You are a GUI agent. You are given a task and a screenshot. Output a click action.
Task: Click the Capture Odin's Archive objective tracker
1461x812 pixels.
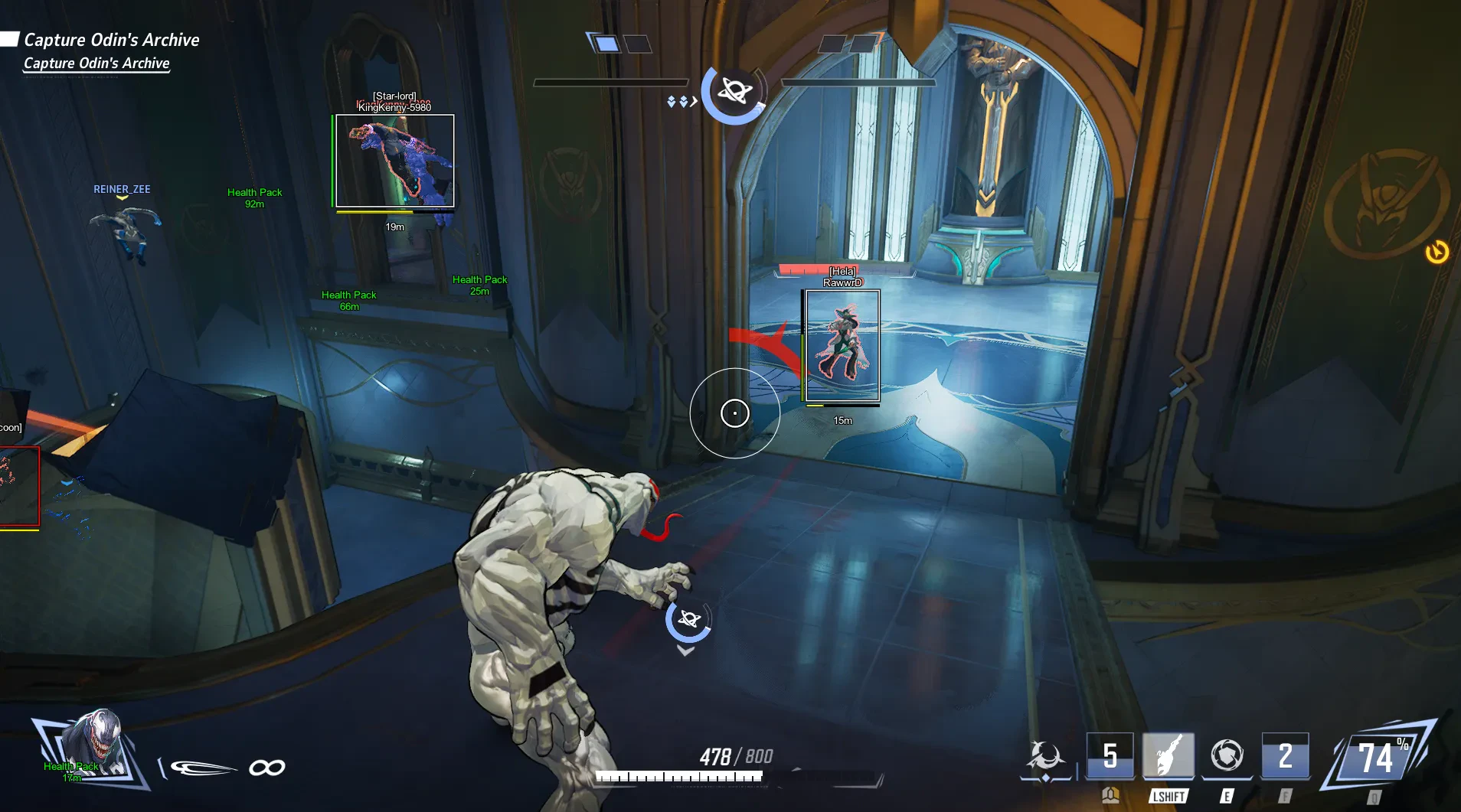110,40
